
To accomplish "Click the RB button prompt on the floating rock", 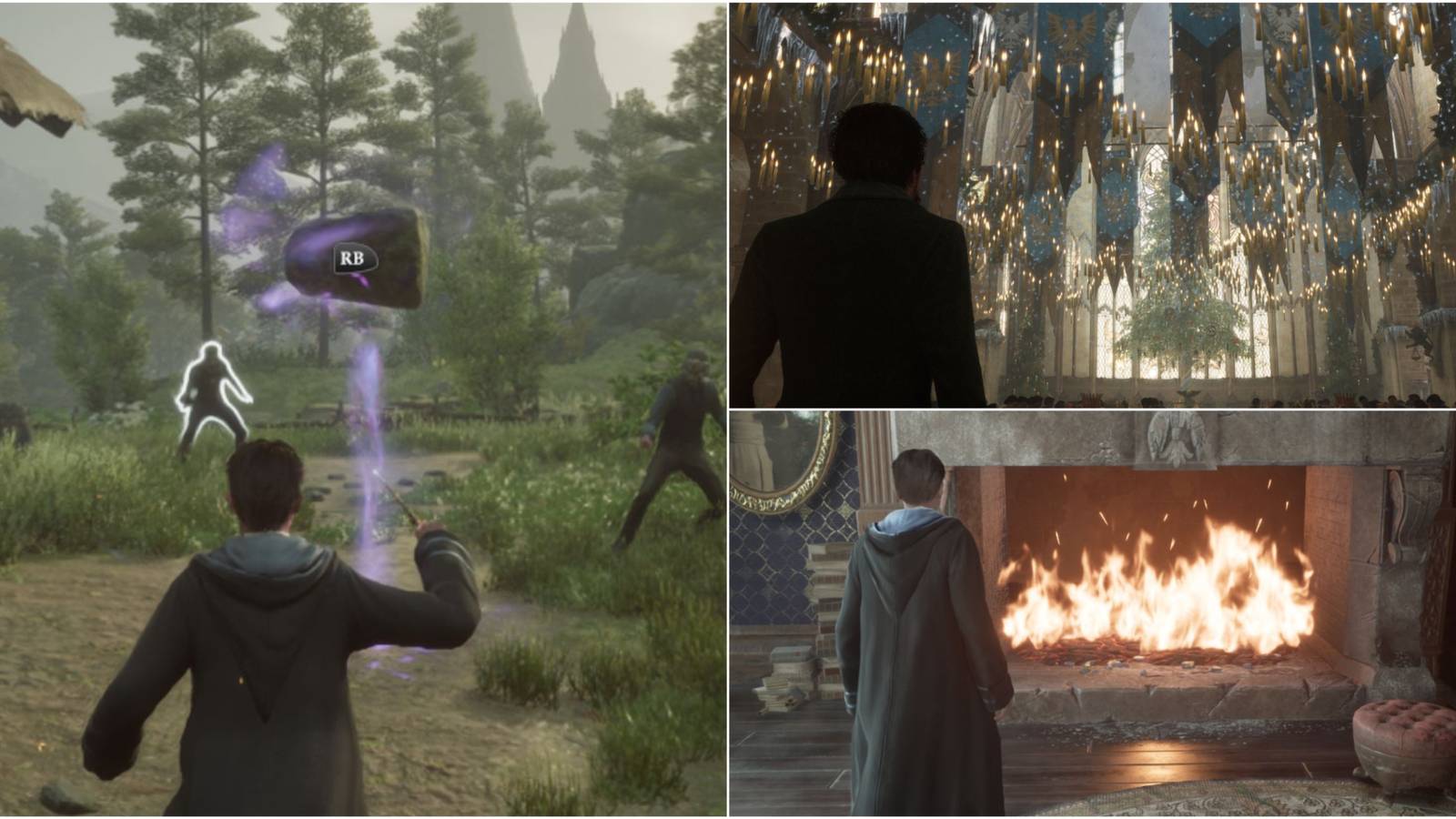I will pos(355,258).
